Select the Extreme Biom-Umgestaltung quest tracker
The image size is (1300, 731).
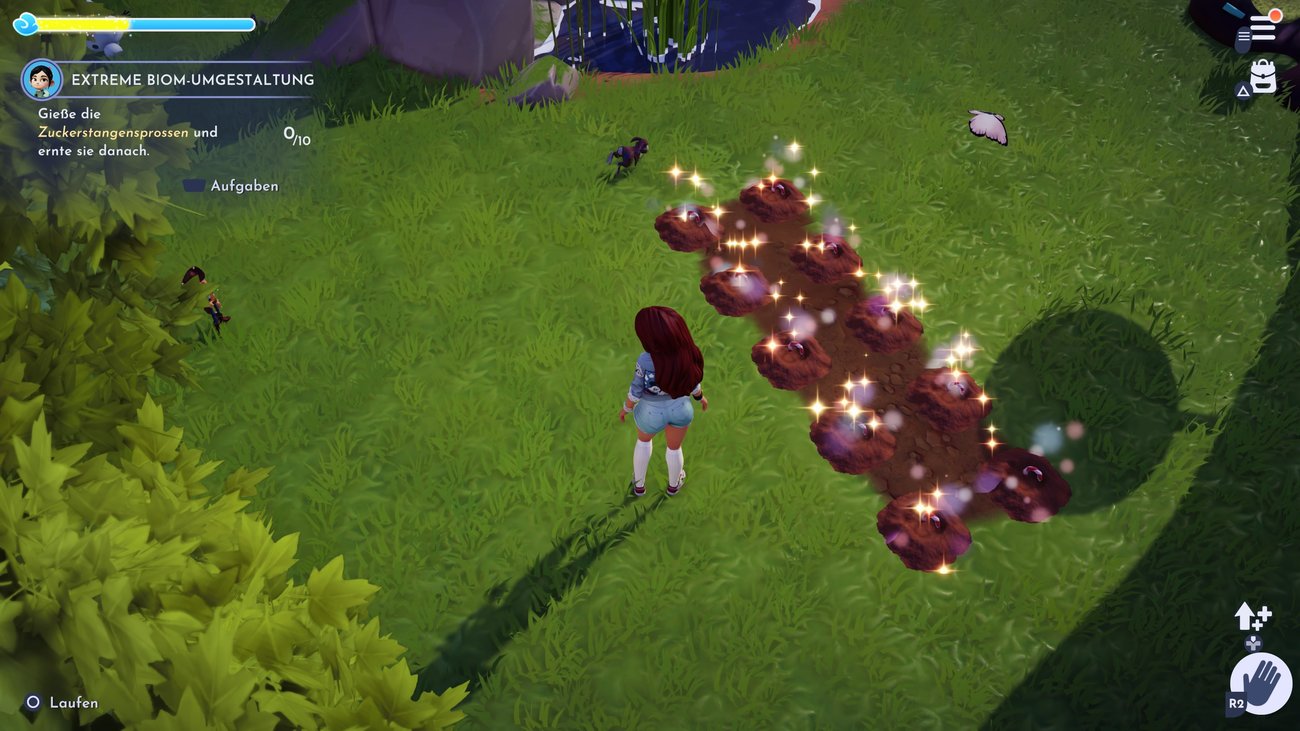(192, 80)
